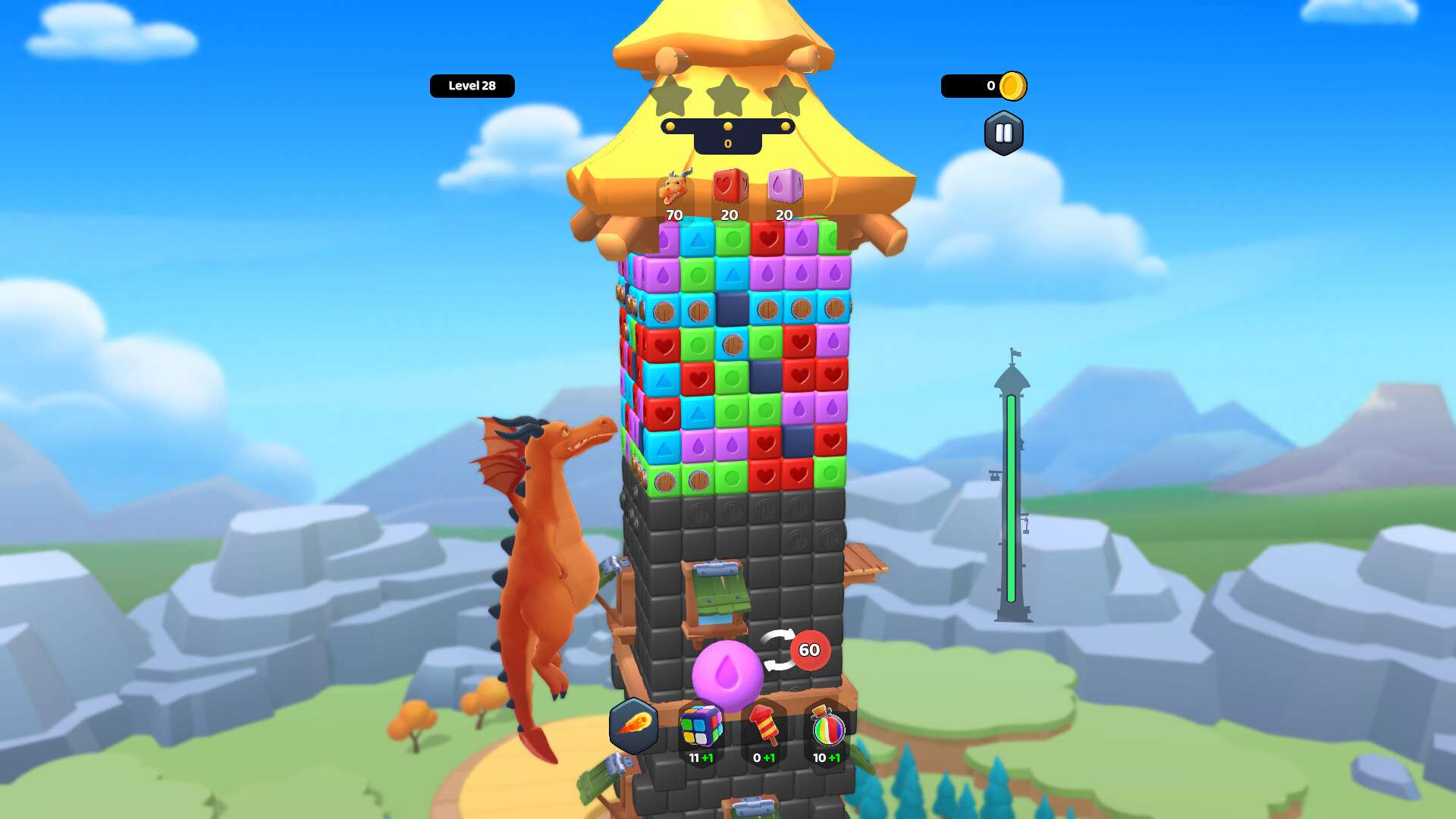Swap the current ball with the arrows icon
Viewport: 1456px width, 819px height.
click(x=779, y=651)
